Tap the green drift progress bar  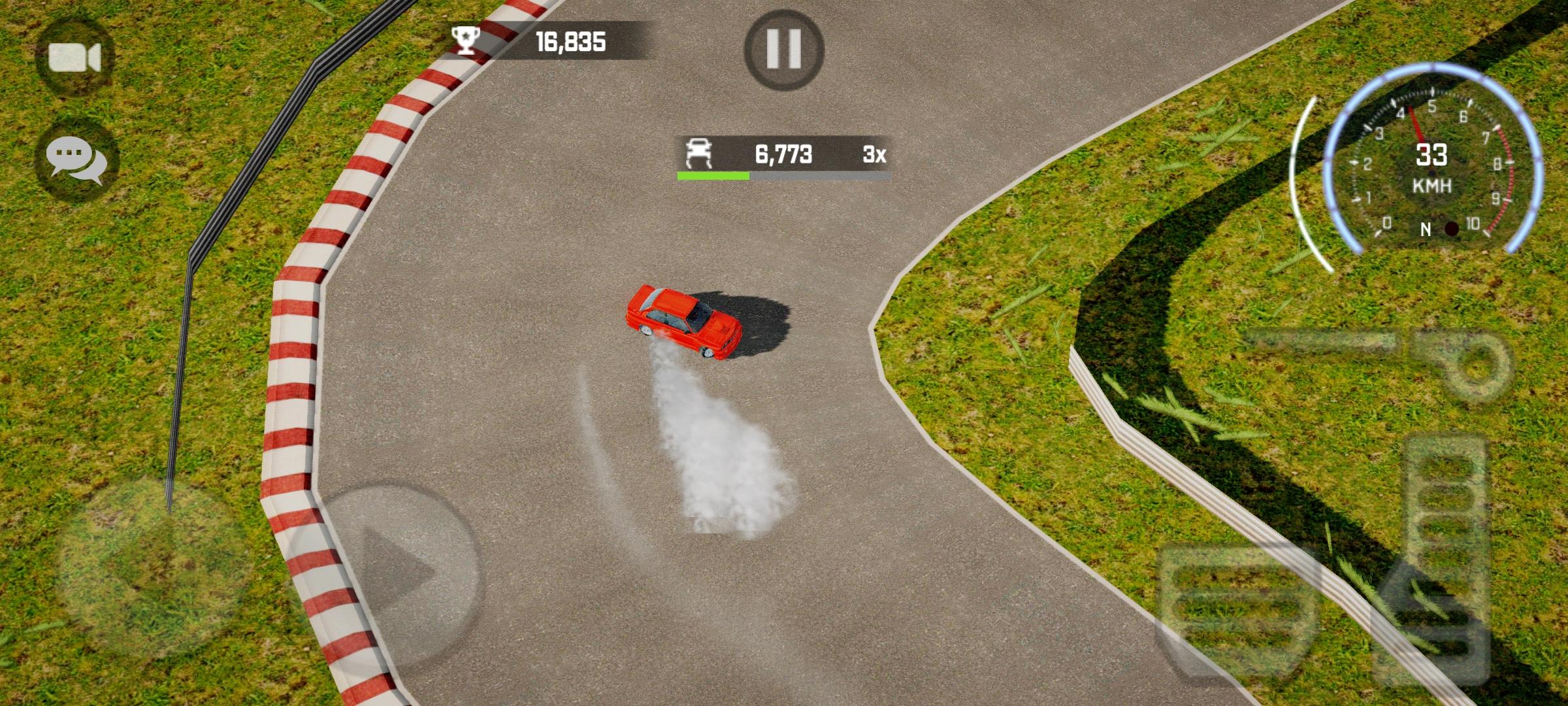(712, 175)
